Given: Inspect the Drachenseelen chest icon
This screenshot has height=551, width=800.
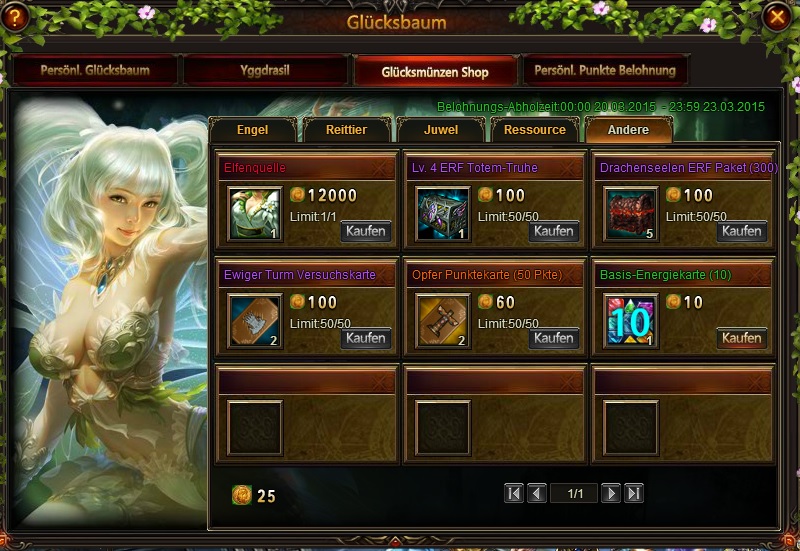Looking at the screenshot, I should click(x=630, y=214).
